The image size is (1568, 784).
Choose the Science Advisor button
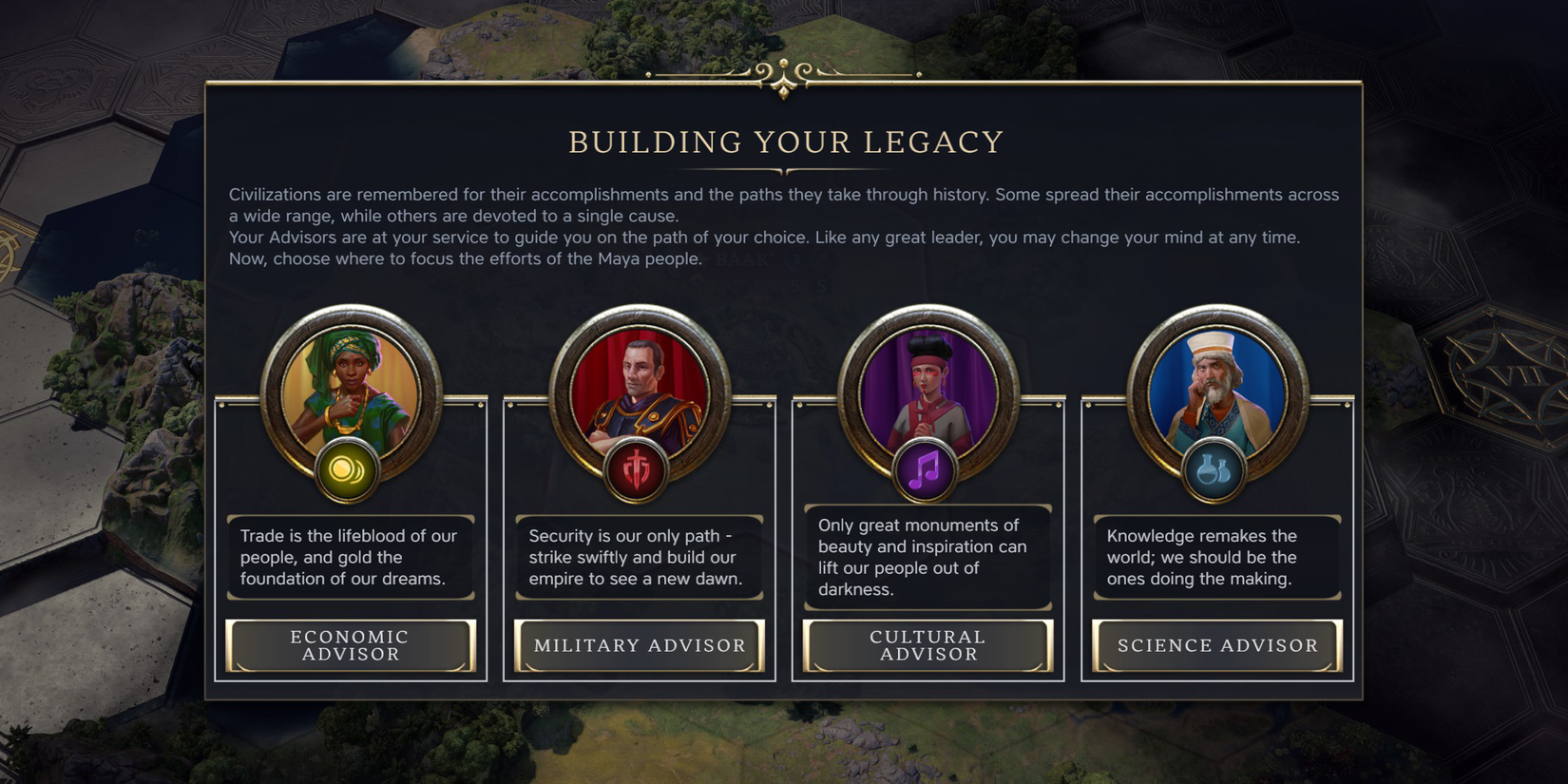1217,645
